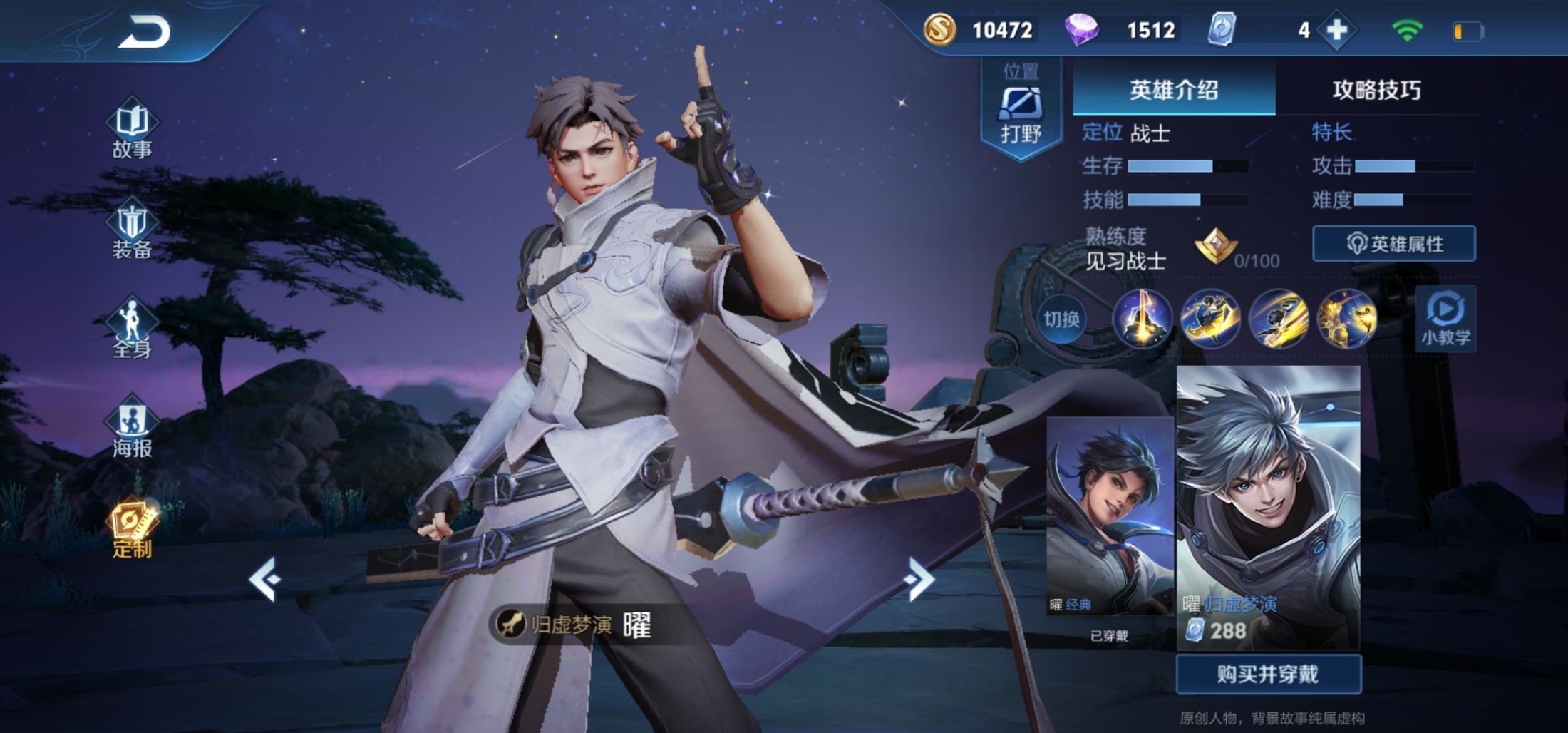Choose the 归虚梦演 skin thumbnail
This screenshot has height=733, width=1568.
coord(1268,506)
